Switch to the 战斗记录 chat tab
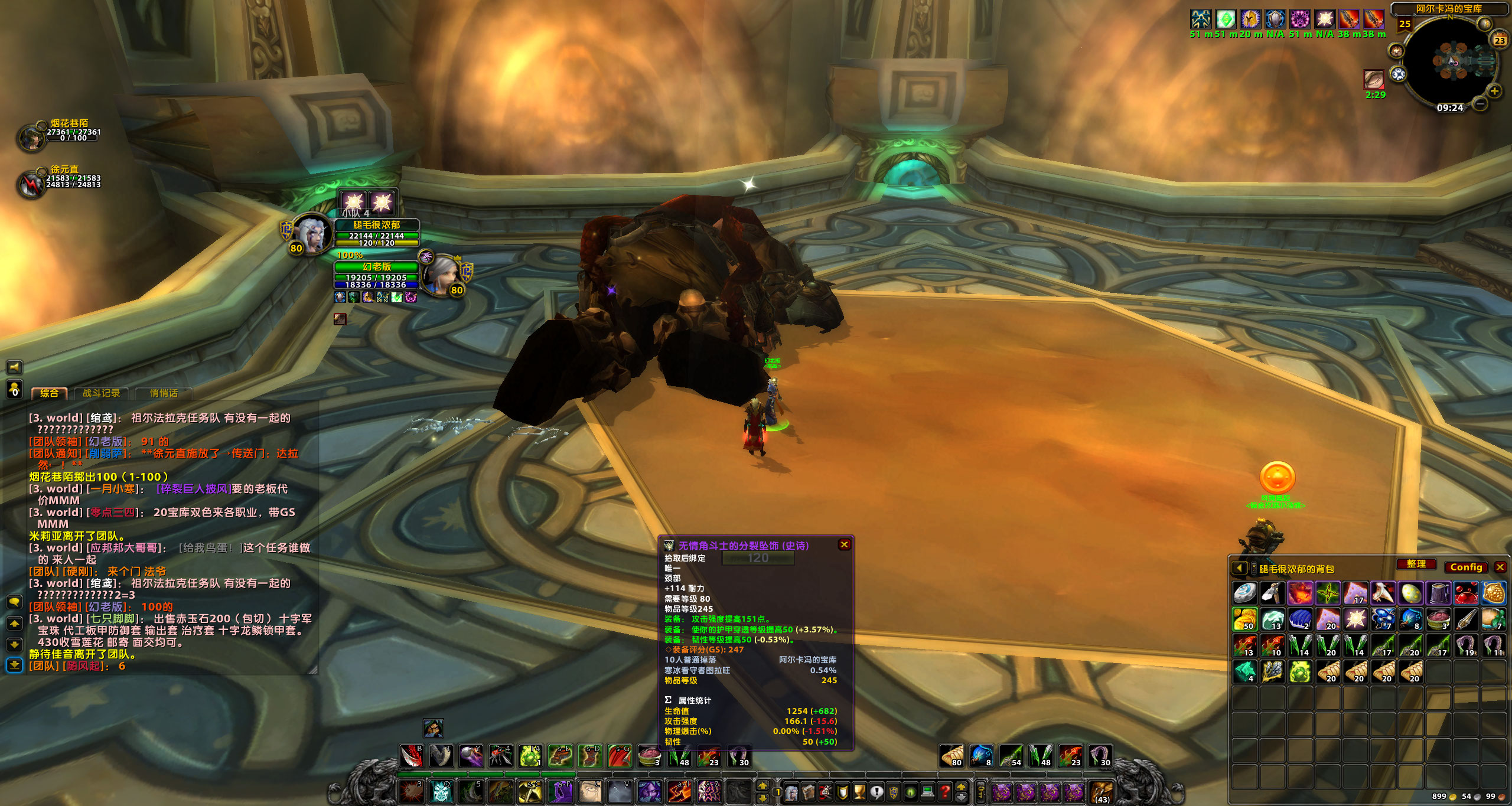 pos(100,393)
